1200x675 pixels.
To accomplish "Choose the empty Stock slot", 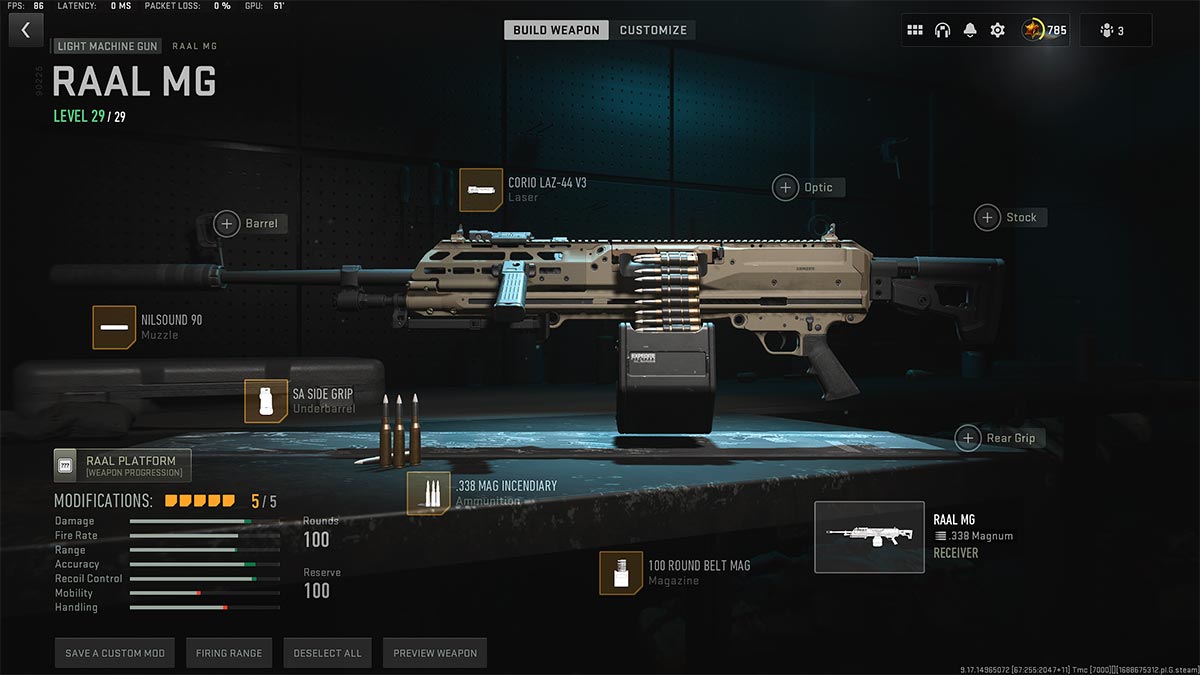I will click(988, 217).
